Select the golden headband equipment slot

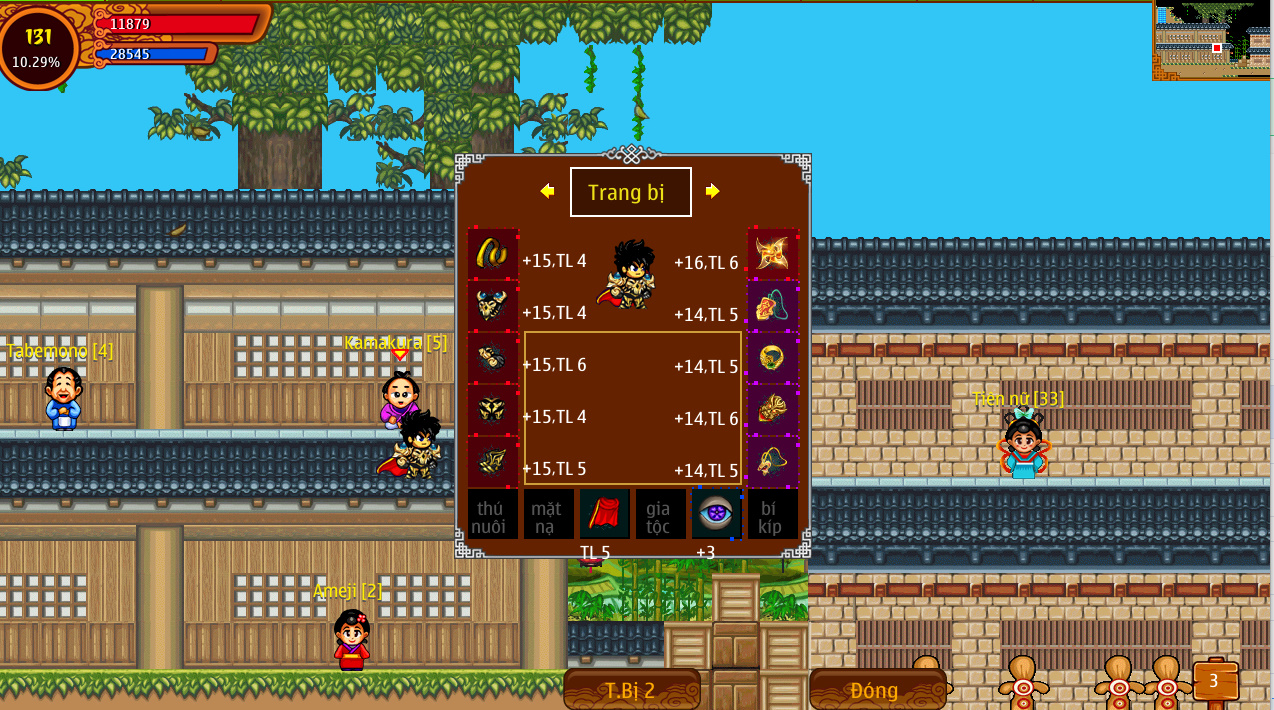[493, 253]
